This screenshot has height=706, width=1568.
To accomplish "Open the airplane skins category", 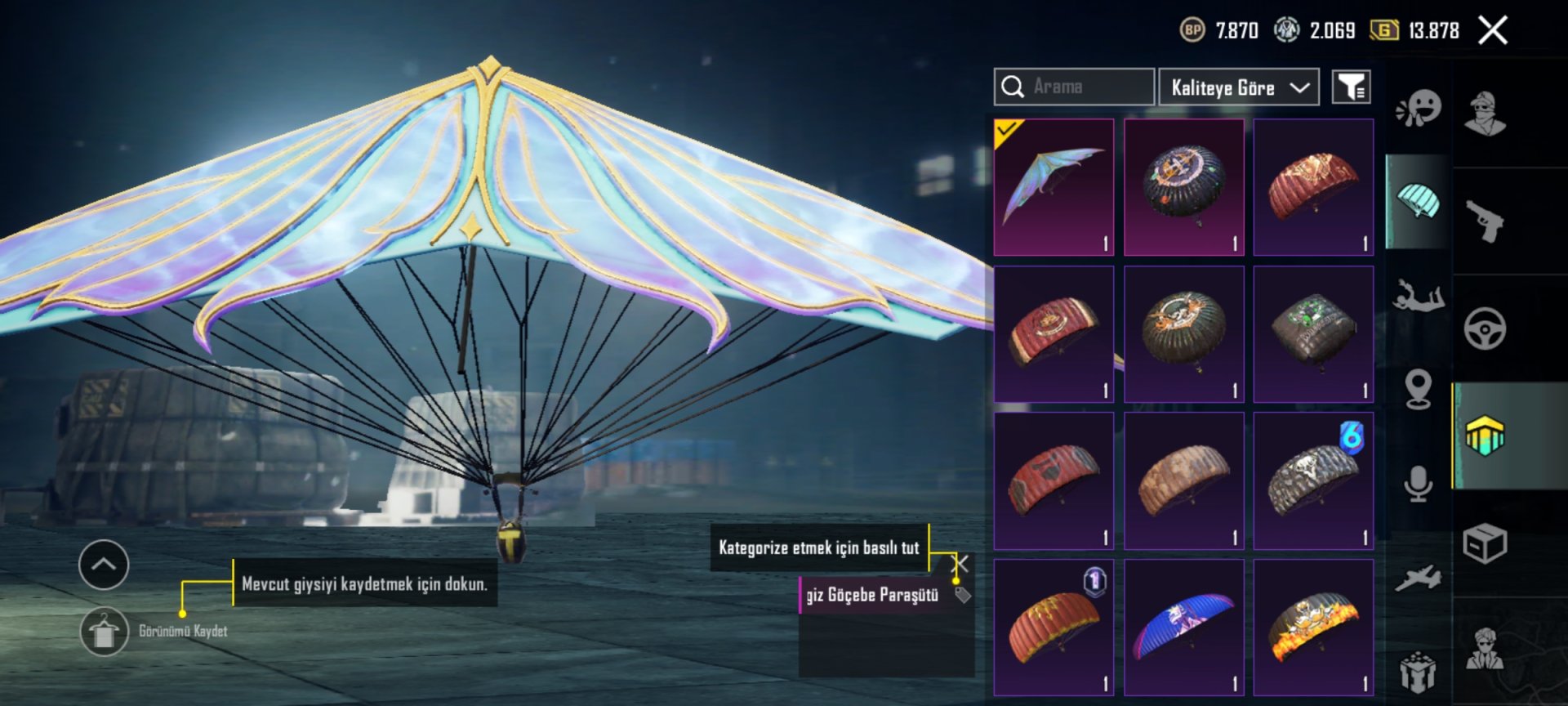I will [1419, 579].
